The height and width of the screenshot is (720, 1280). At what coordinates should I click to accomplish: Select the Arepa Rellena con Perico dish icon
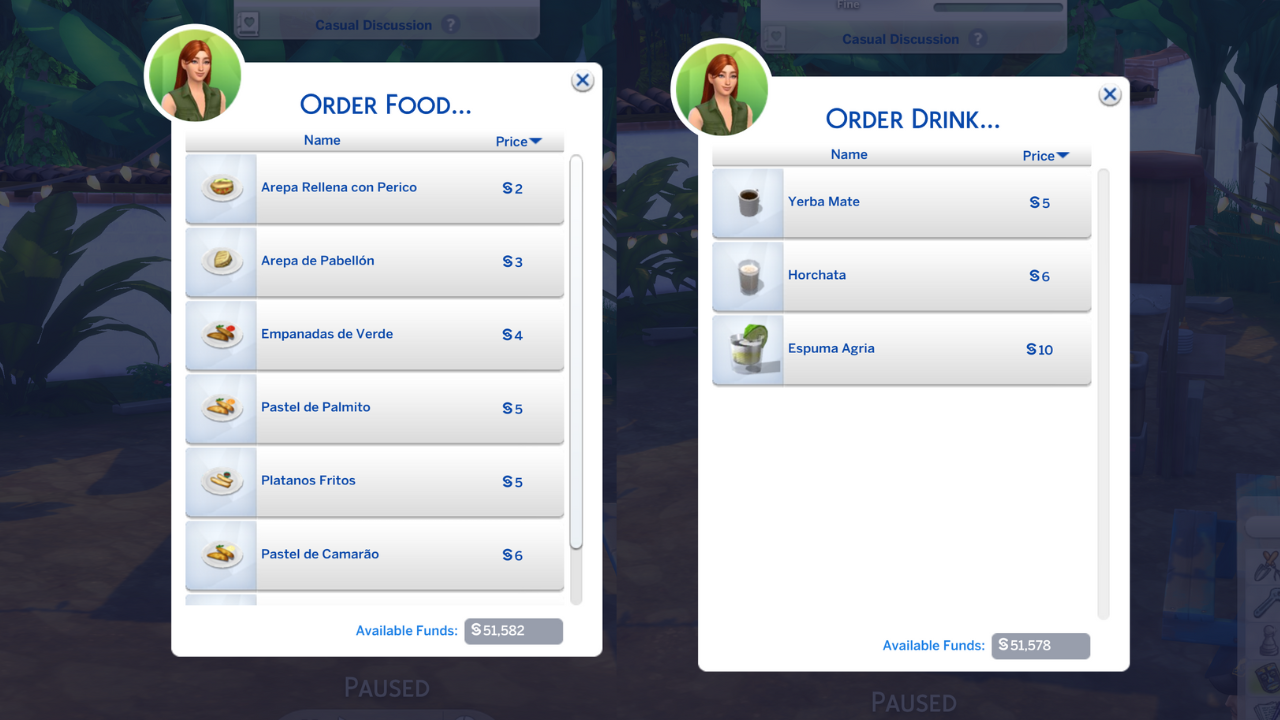pos(221,187)
